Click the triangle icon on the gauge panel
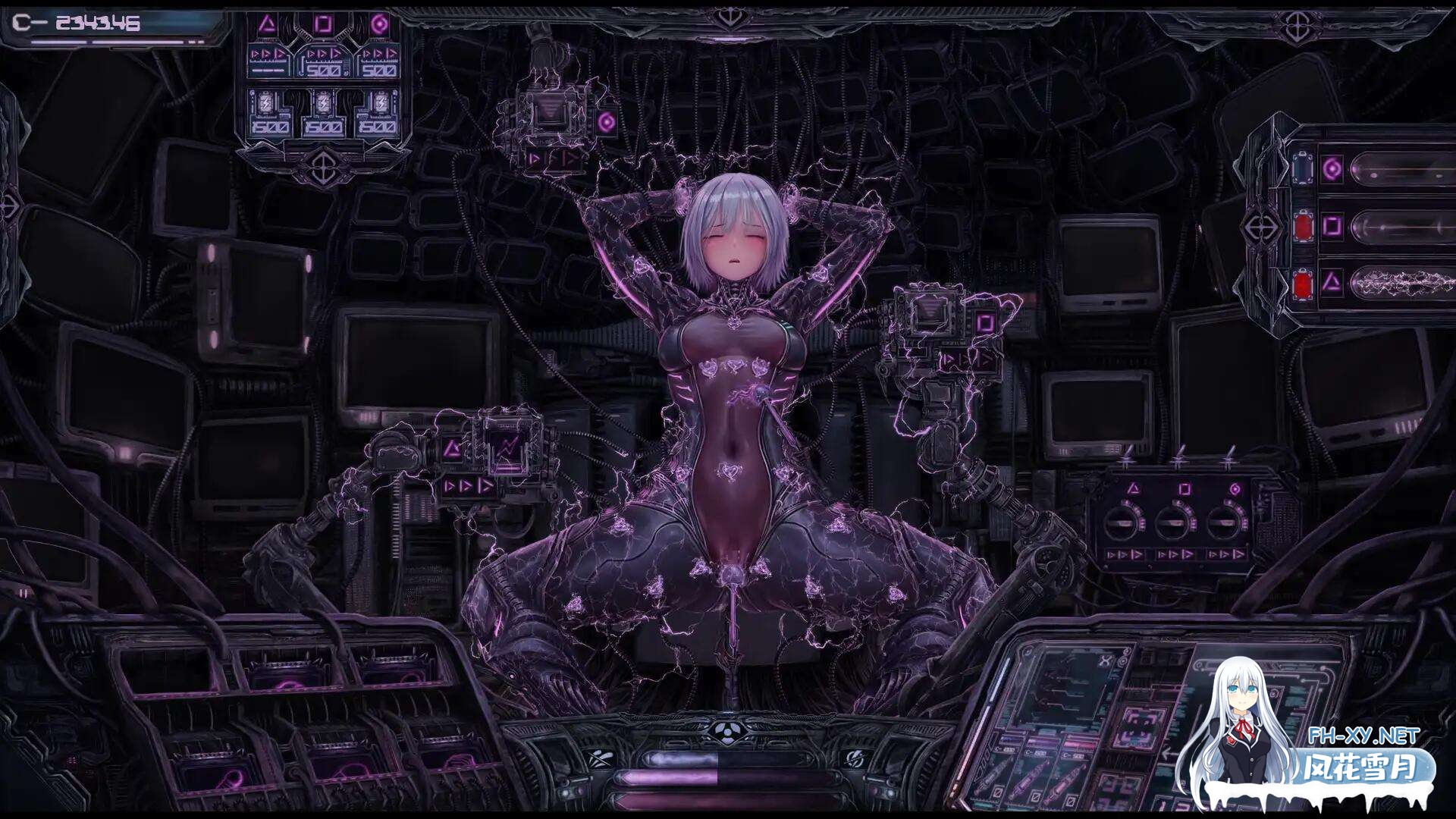This screenshot has width=1456, height=819. pyautogui.click(x=1332, y=284)
